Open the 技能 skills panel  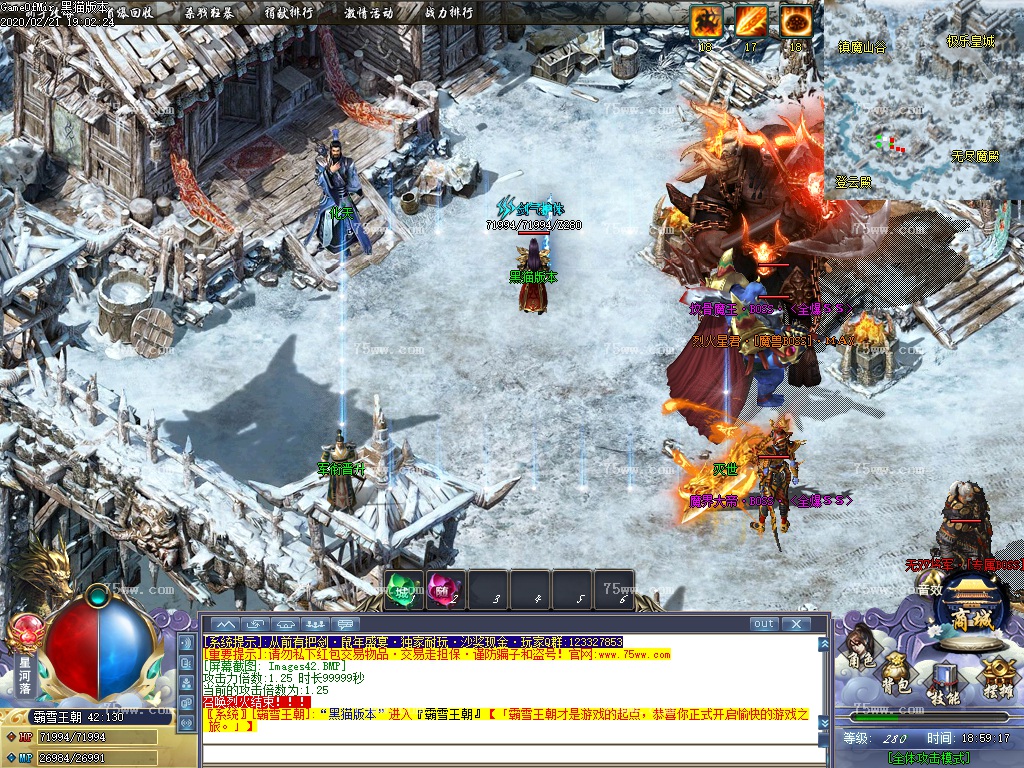[x=943, y=683]
